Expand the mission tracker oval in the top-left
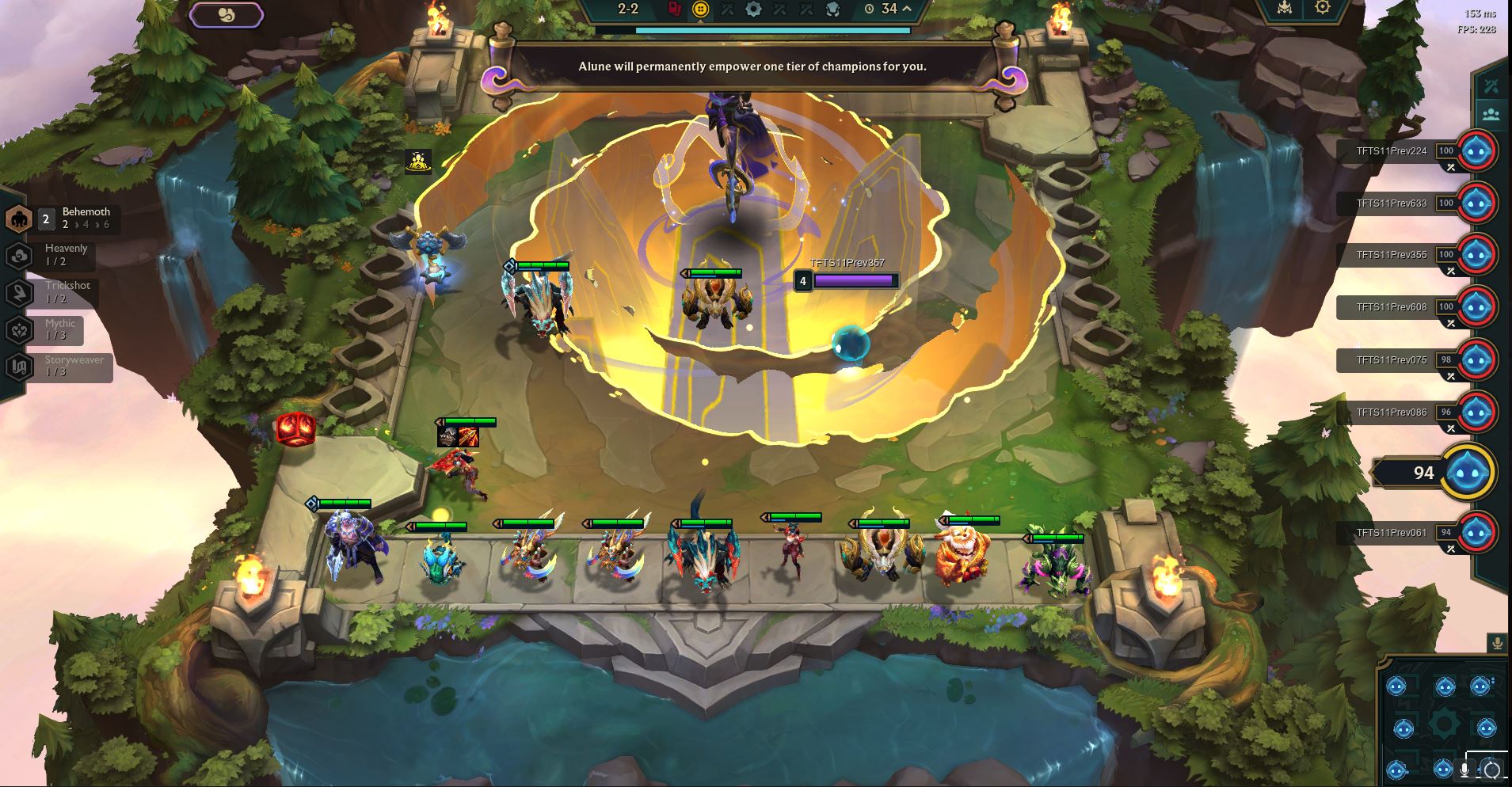The image size is (1512, 787). [x=227, y=14]
